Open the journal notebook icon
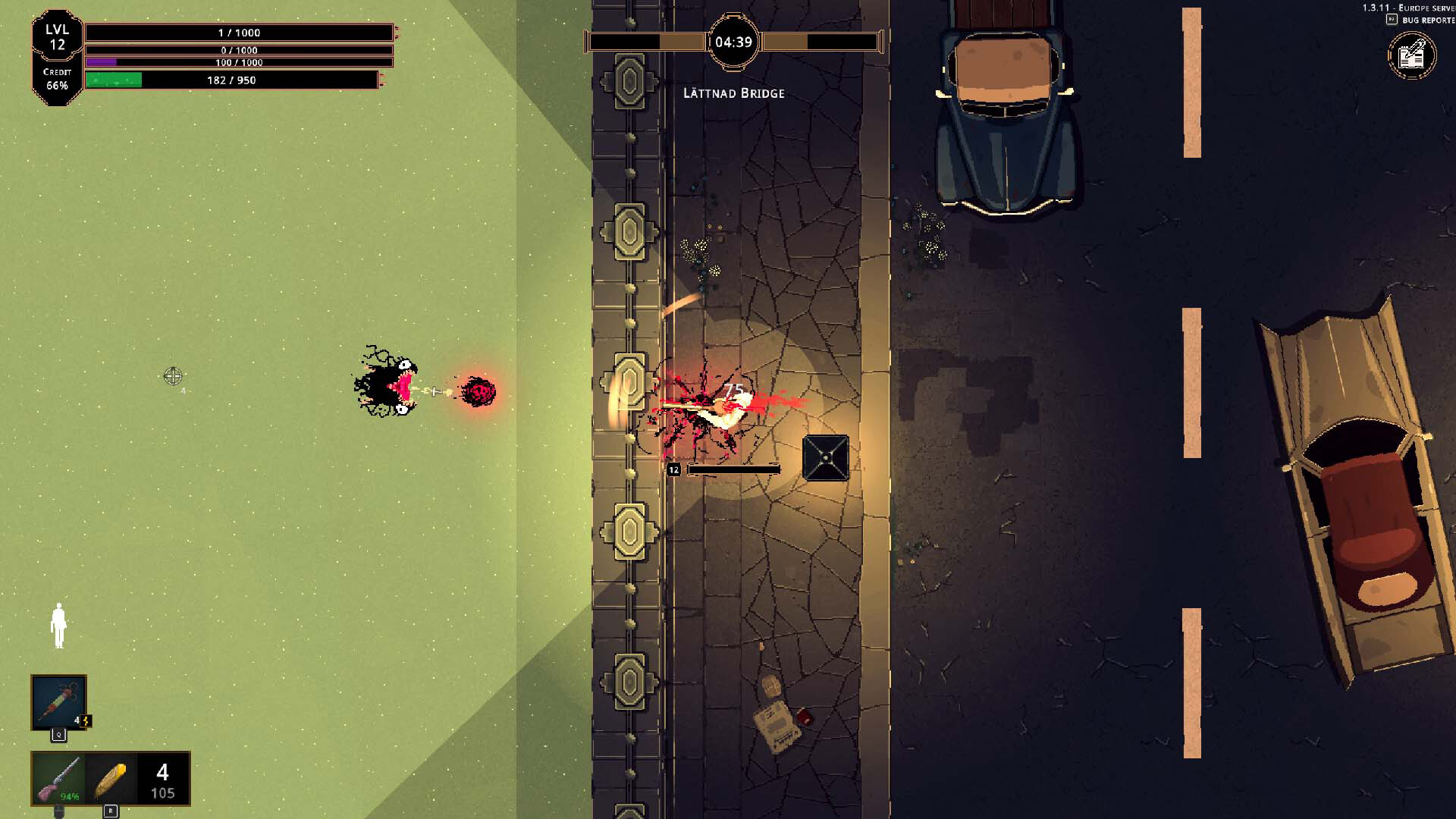The height and width of the screenshot is (819, 1456). [1411, 55]
